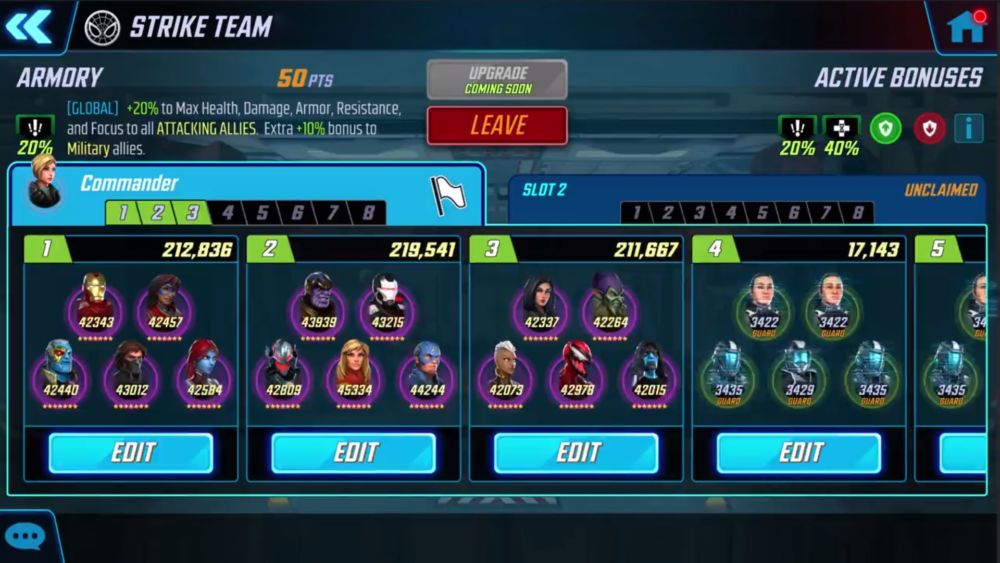Screen dimensions: 1000x563
Task: Edit team 3 squad
Action: 576,453
